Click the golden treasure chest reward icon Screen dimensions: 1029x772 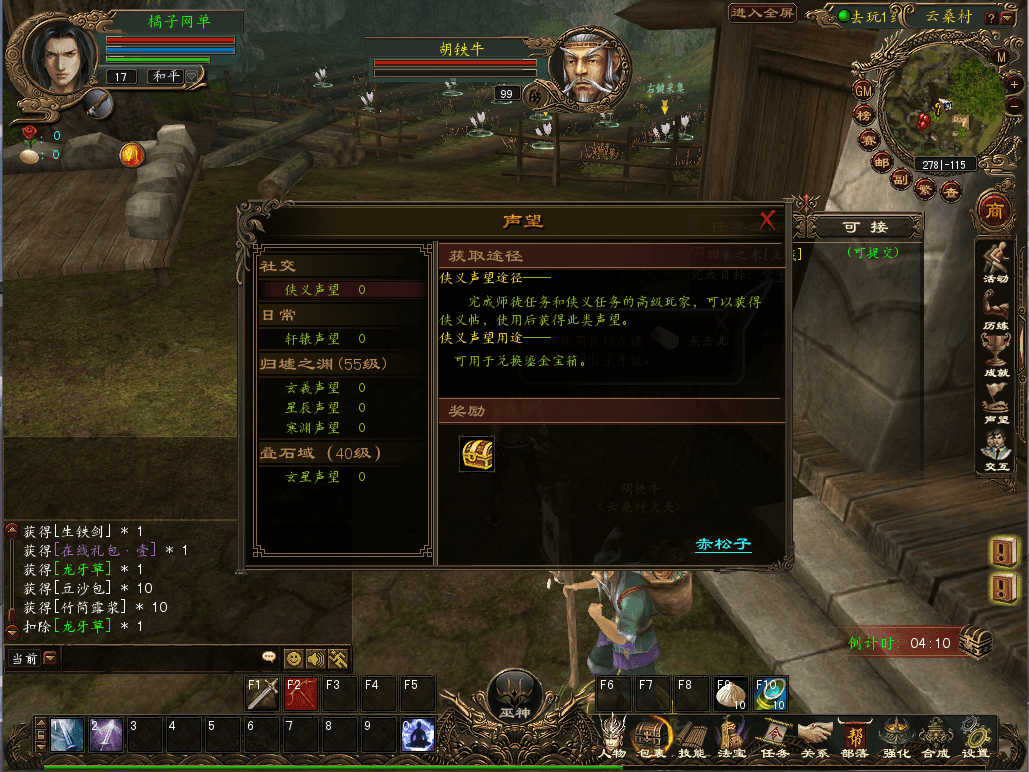477,454
